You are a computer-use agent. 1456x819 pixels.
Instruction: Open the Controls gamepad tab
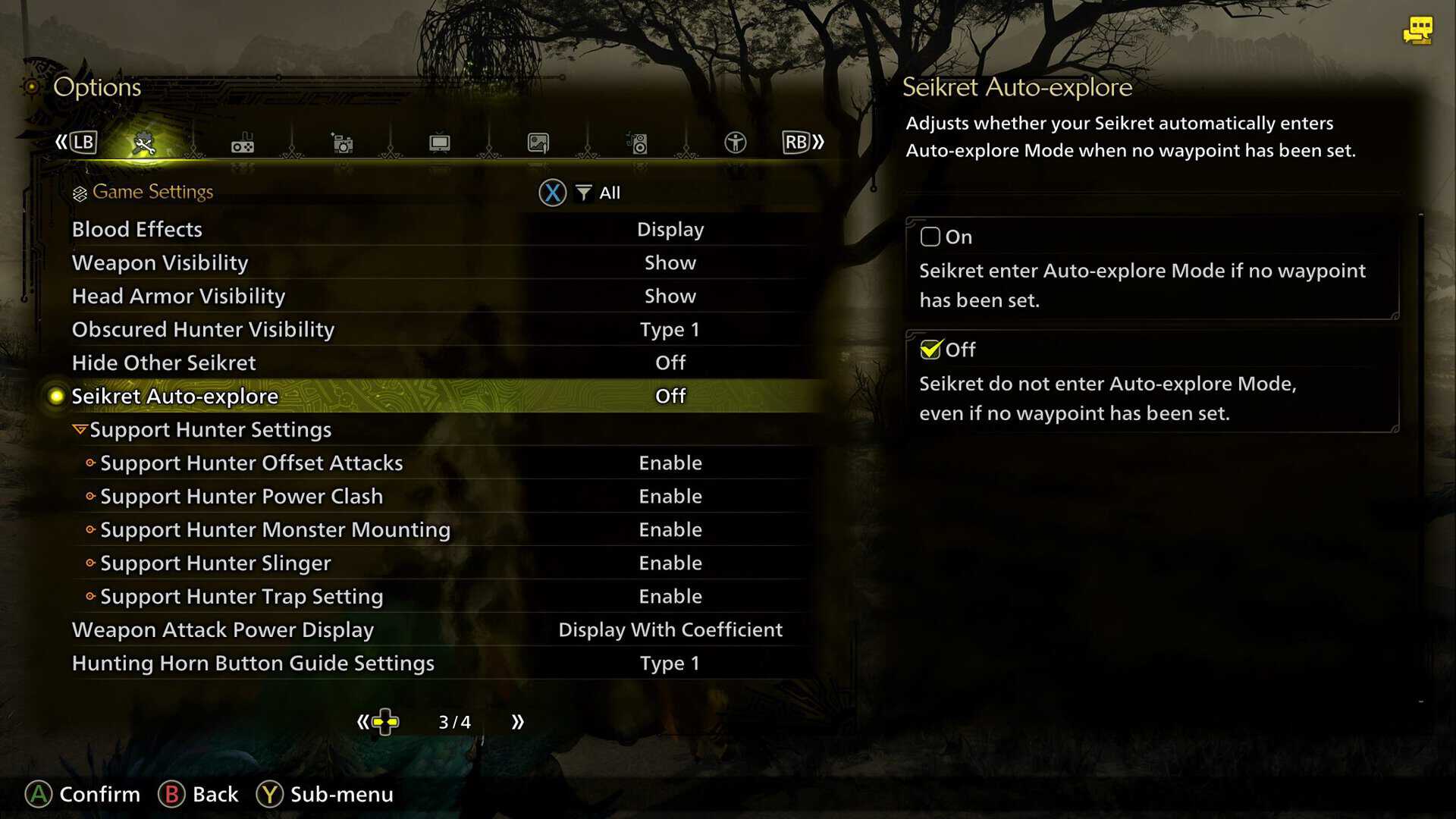[242, 143]
